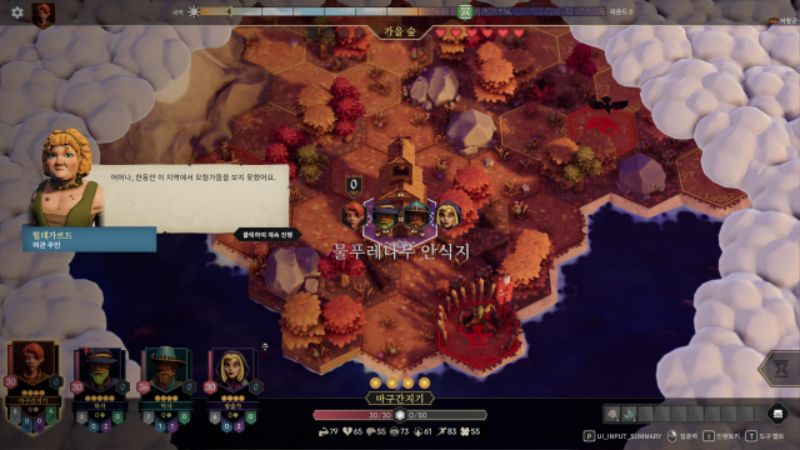
Task: Open the settings gear menu
Action: (x=16, y=12)
